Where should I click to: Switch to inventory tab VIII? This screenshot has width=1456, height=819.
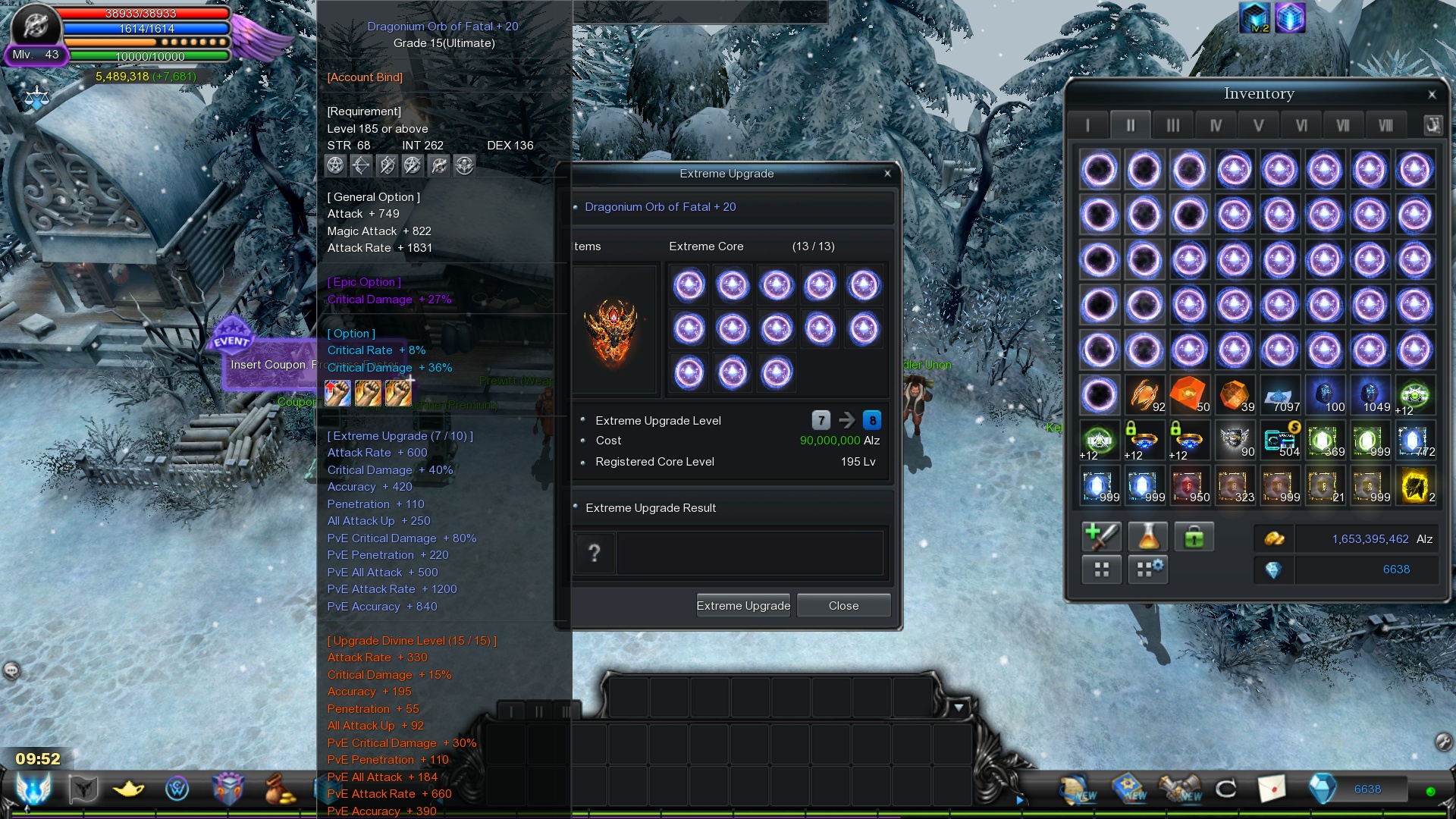(1385, 125)
